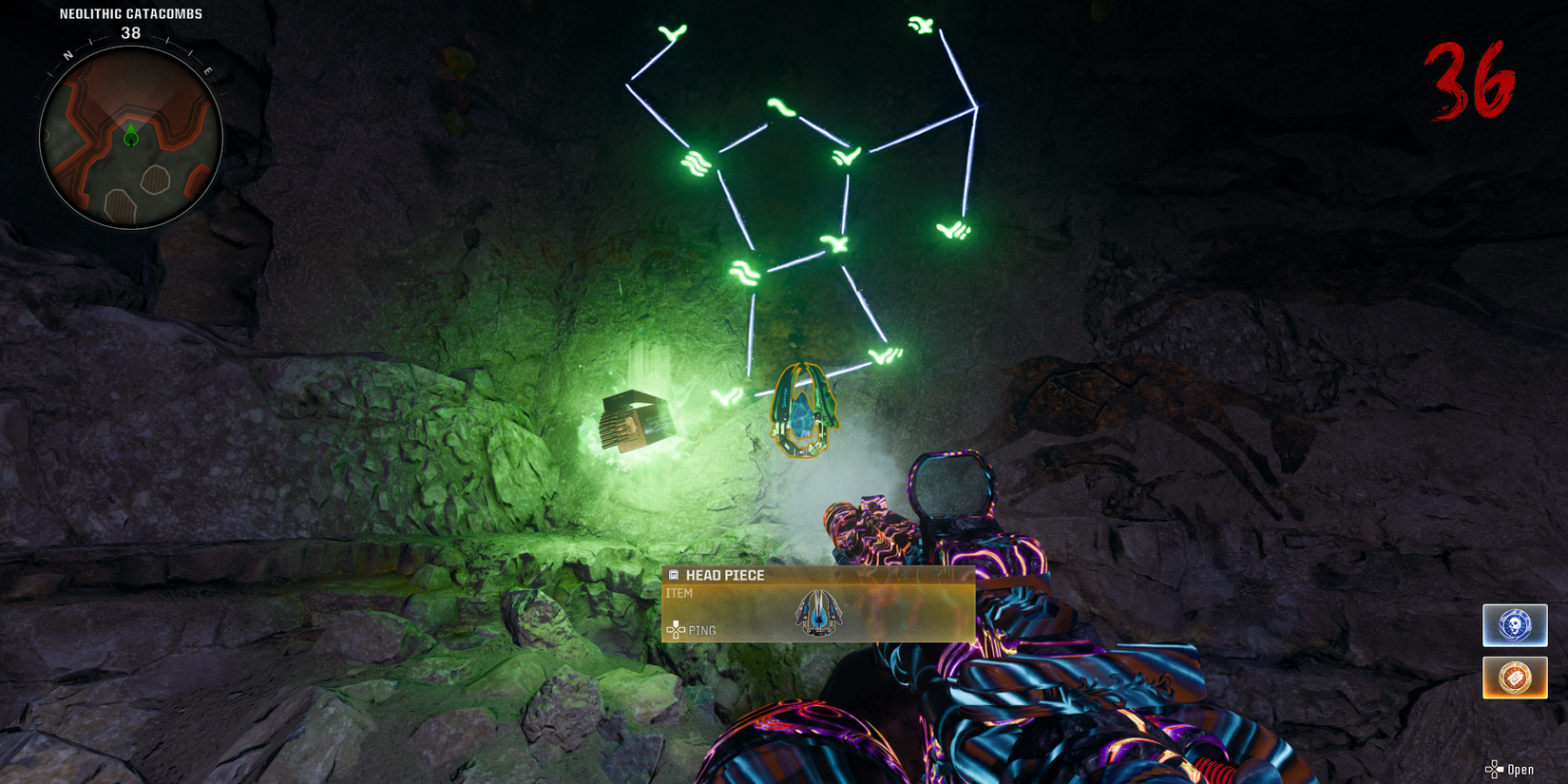1568x784 pixels.
Task: Select the blue skull GobbleGum icon
Action: (x=1514, y=624)
